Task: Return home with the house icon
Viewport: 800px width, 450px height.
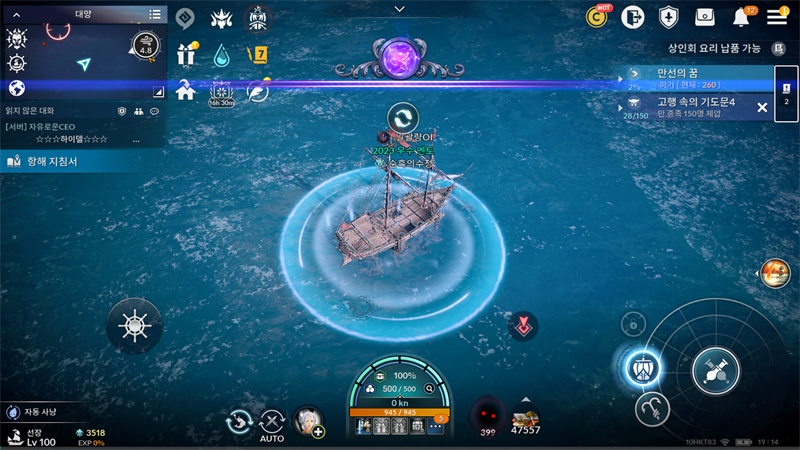Action: [x=185, y=91]
